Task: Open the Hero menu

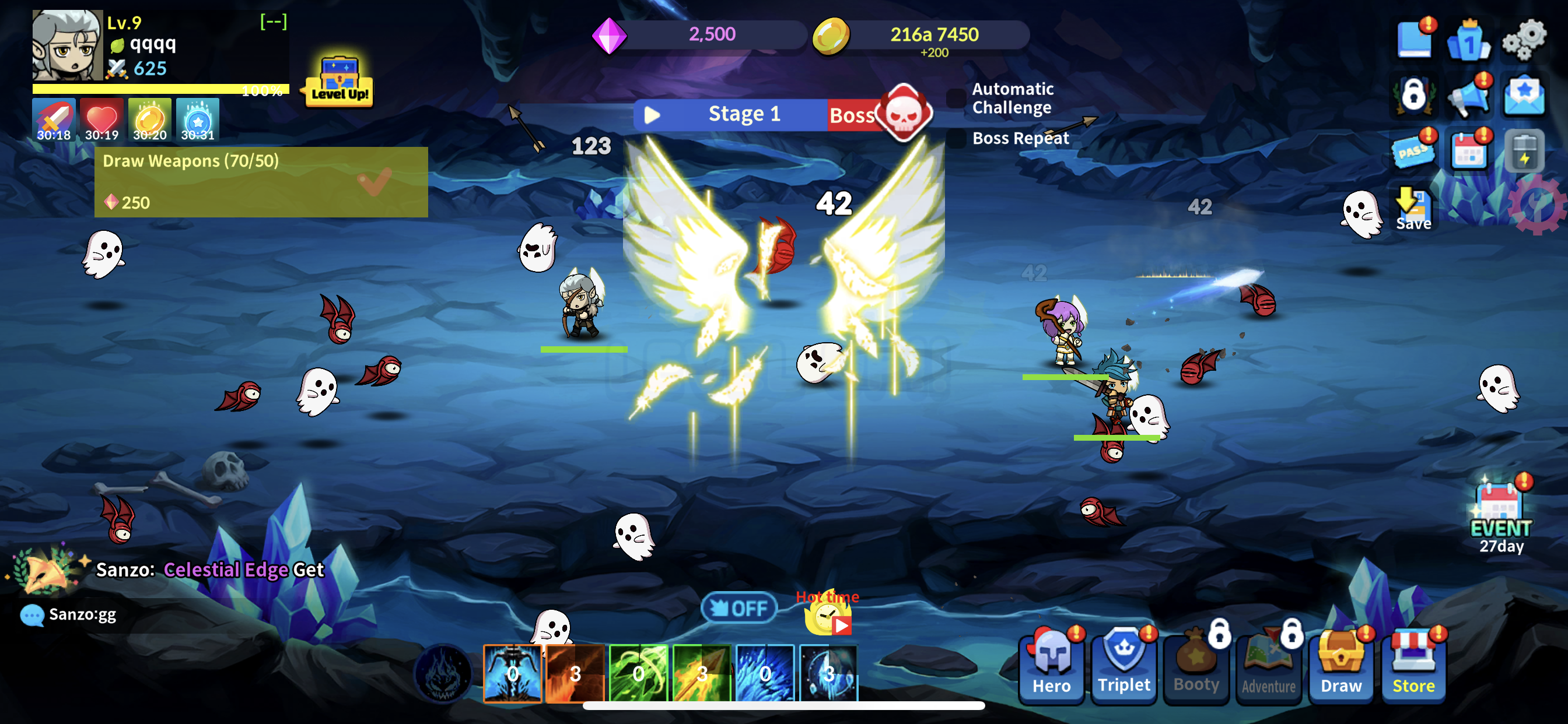Action: [1051, 666]
